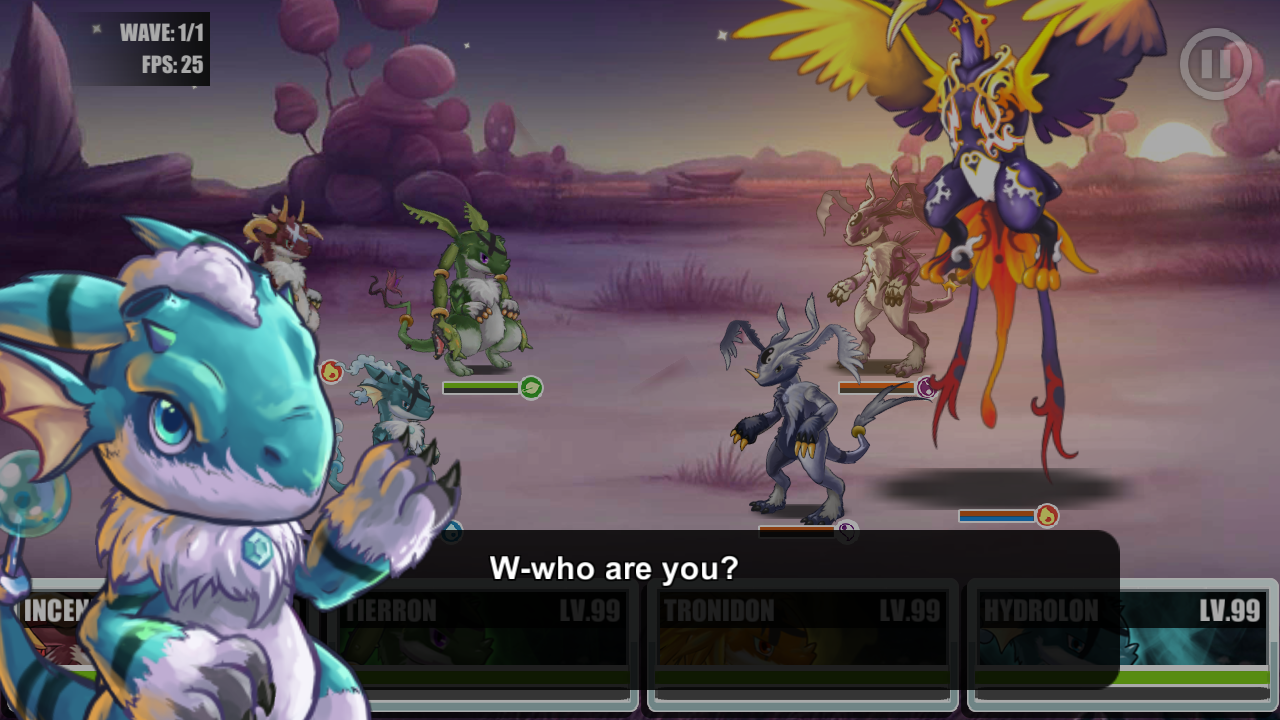Viewport: 1280px width, 720px height.
Task: Click the pause icon in the top right corner
Action: (1216, 62)
